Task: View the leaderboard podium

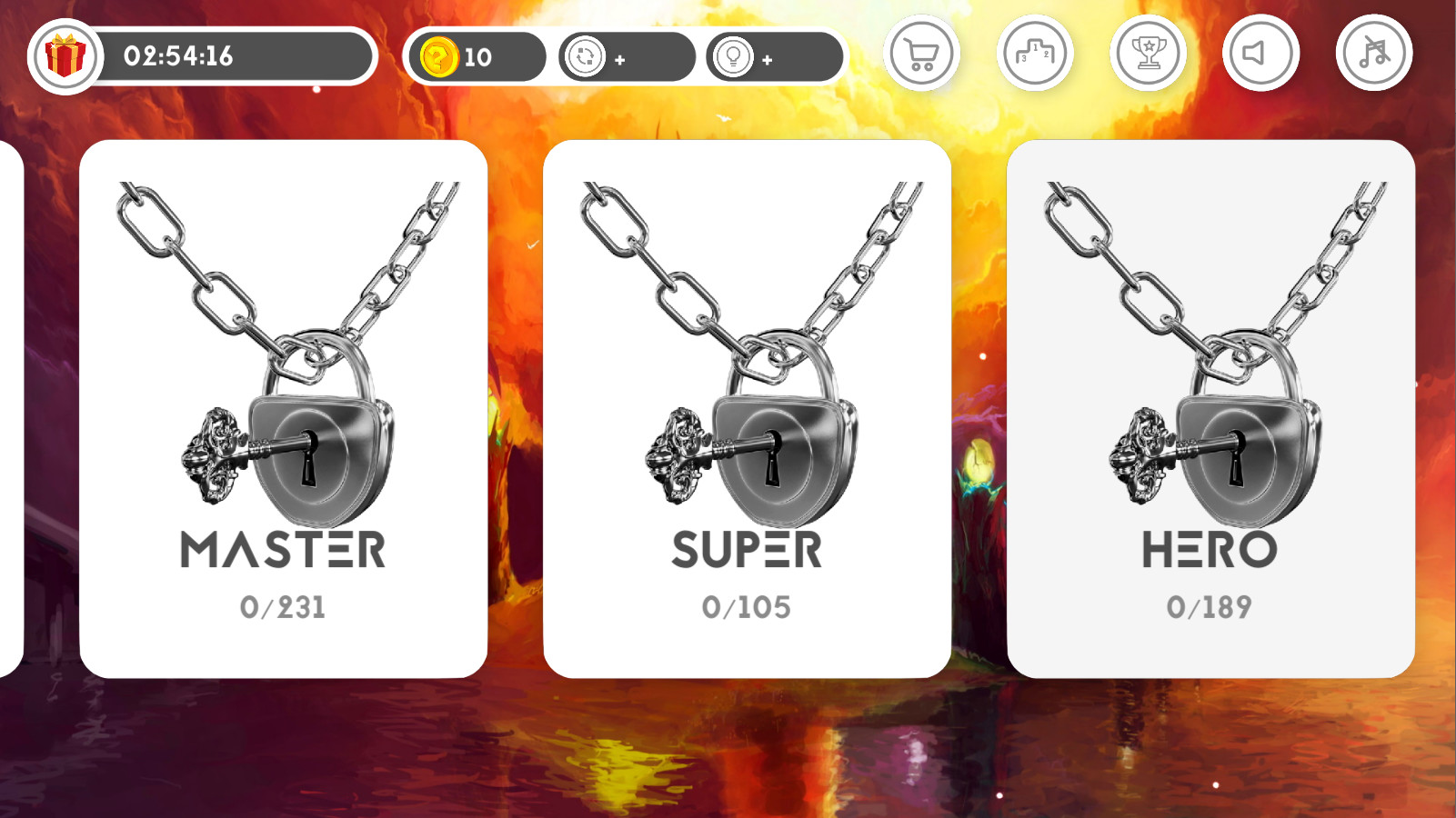Action: tap(1034, 53)
